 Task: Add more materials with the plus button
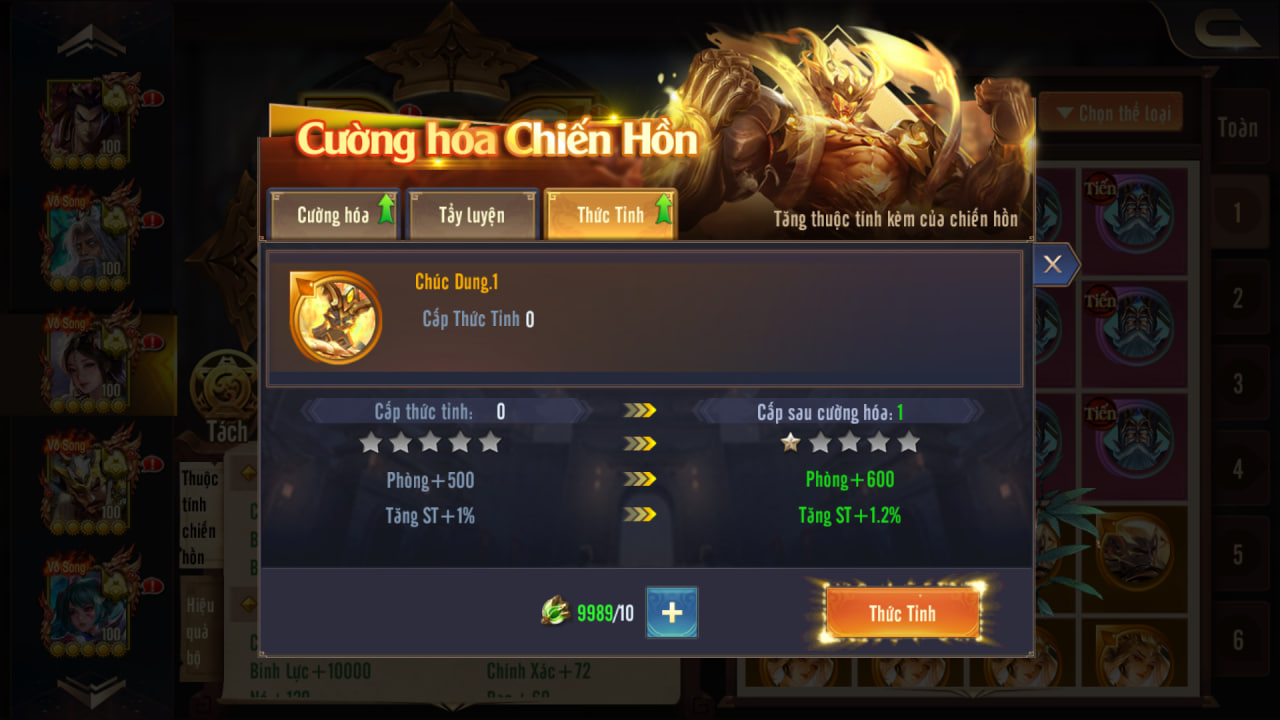point(671,613)
